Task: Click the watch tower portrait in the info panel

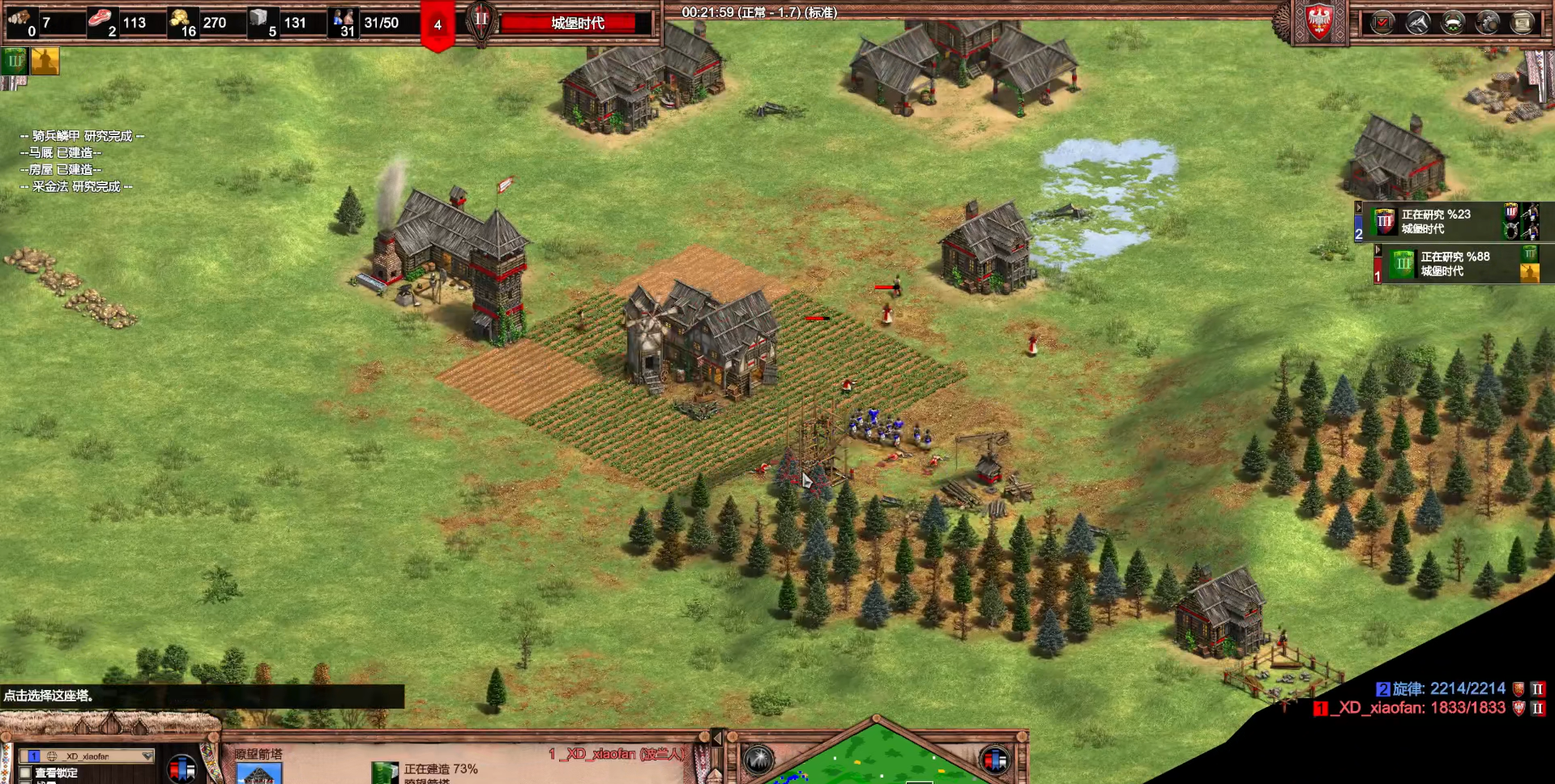Action: coord(258,773)
